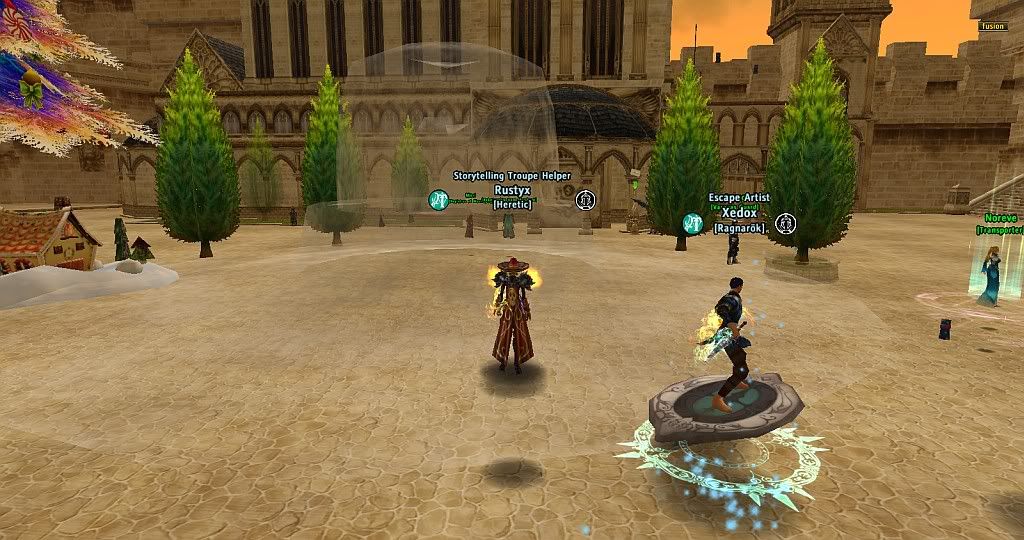
Task: Click the Fusion label
Action: [992, 27]
